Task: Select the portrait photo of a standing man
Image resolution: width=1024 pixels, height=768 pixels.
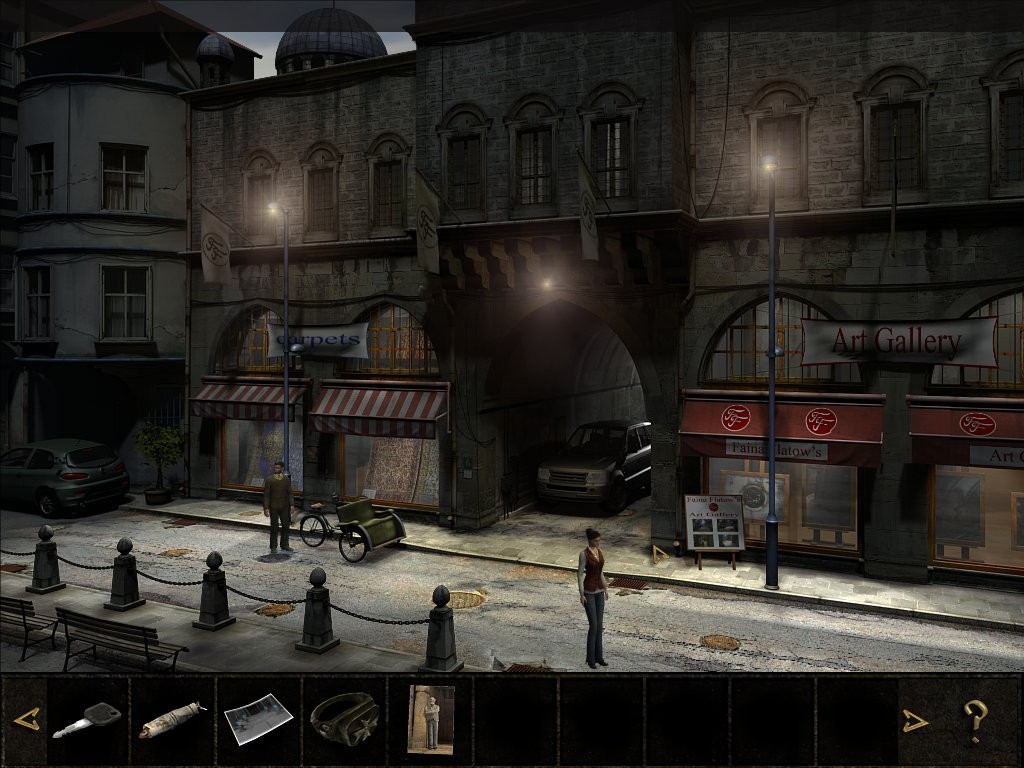Action: pyautogui.click(x=431, y=719)
